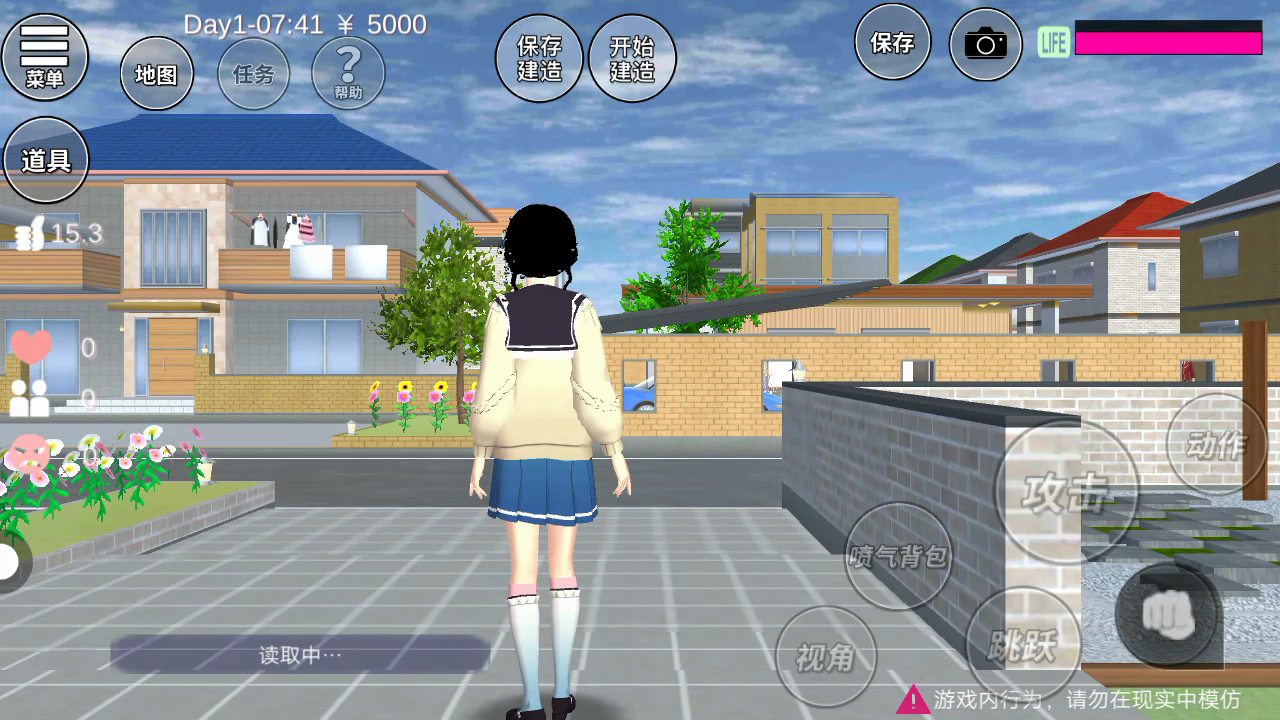The height and width of the screenshot is (720, 1280).
Task: Activate the 开始建造 start build button
Action: [632, 58]
